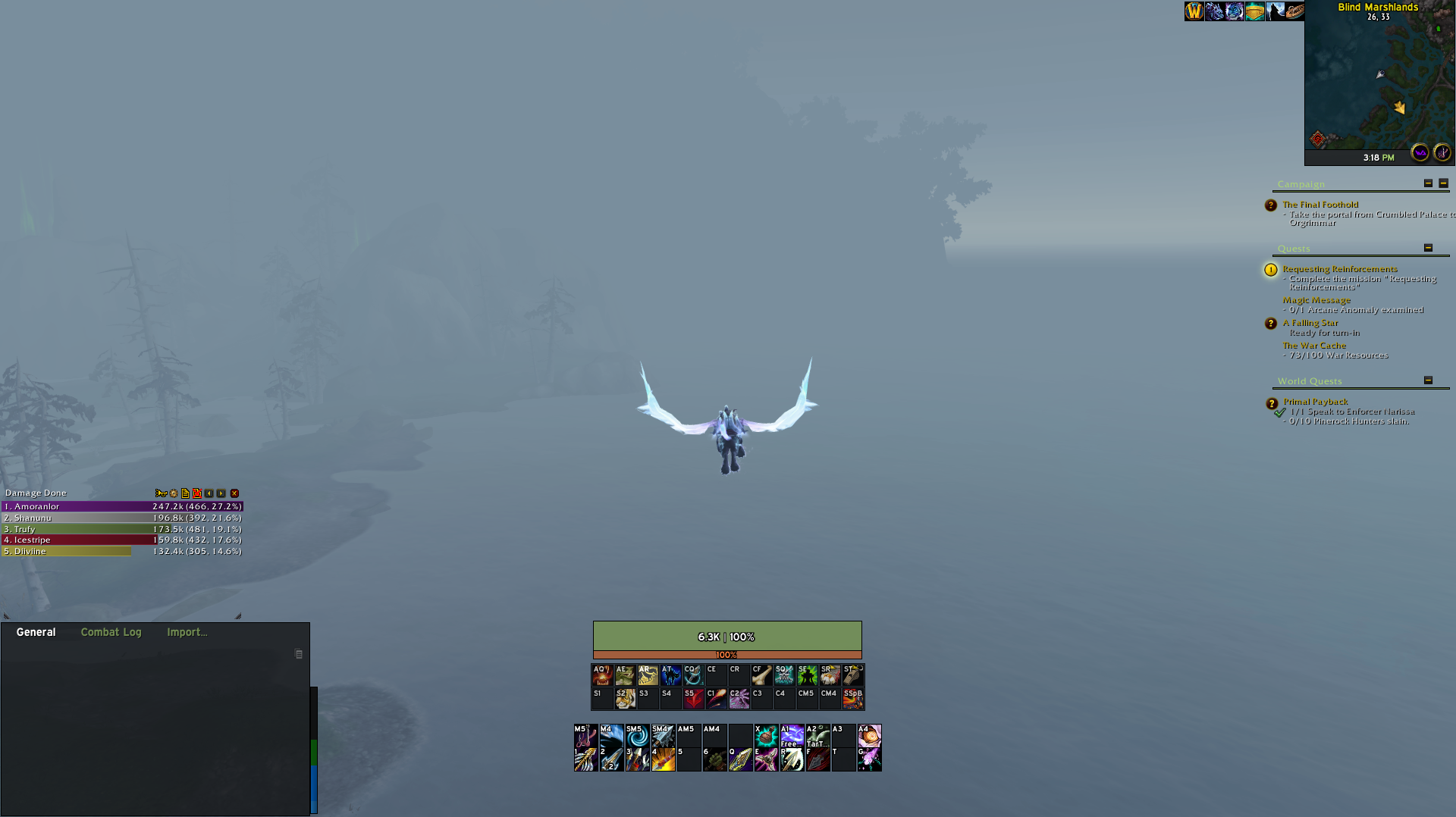Open the WeakAuras minimap button
The width and height of the screenshot is (1456, 817).
1420,152
